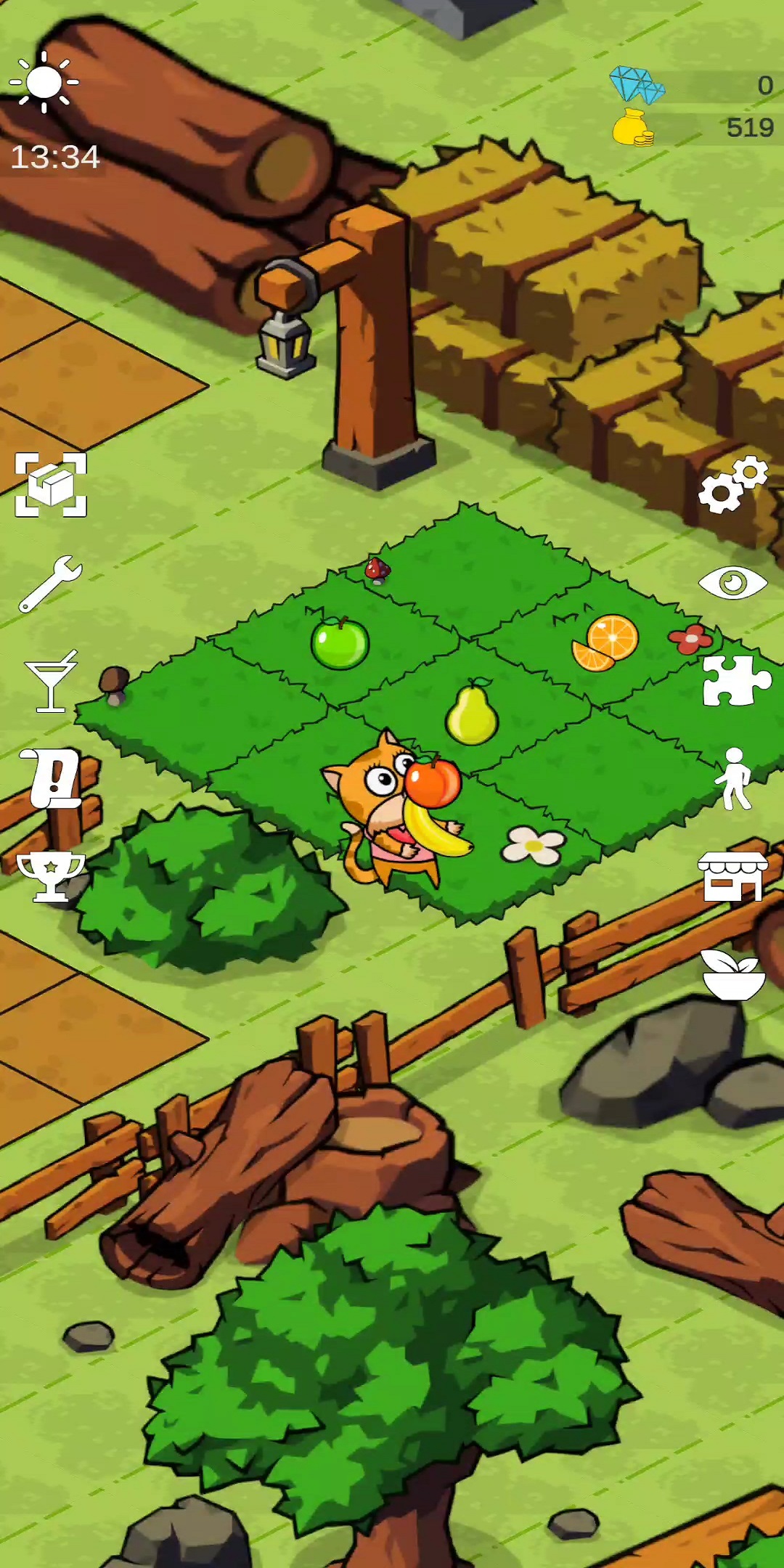Image resolution: width=784 pixels, height=1568 pixels.
Task: Open the cocktail glass drinks menu
Action: point(51,682)
